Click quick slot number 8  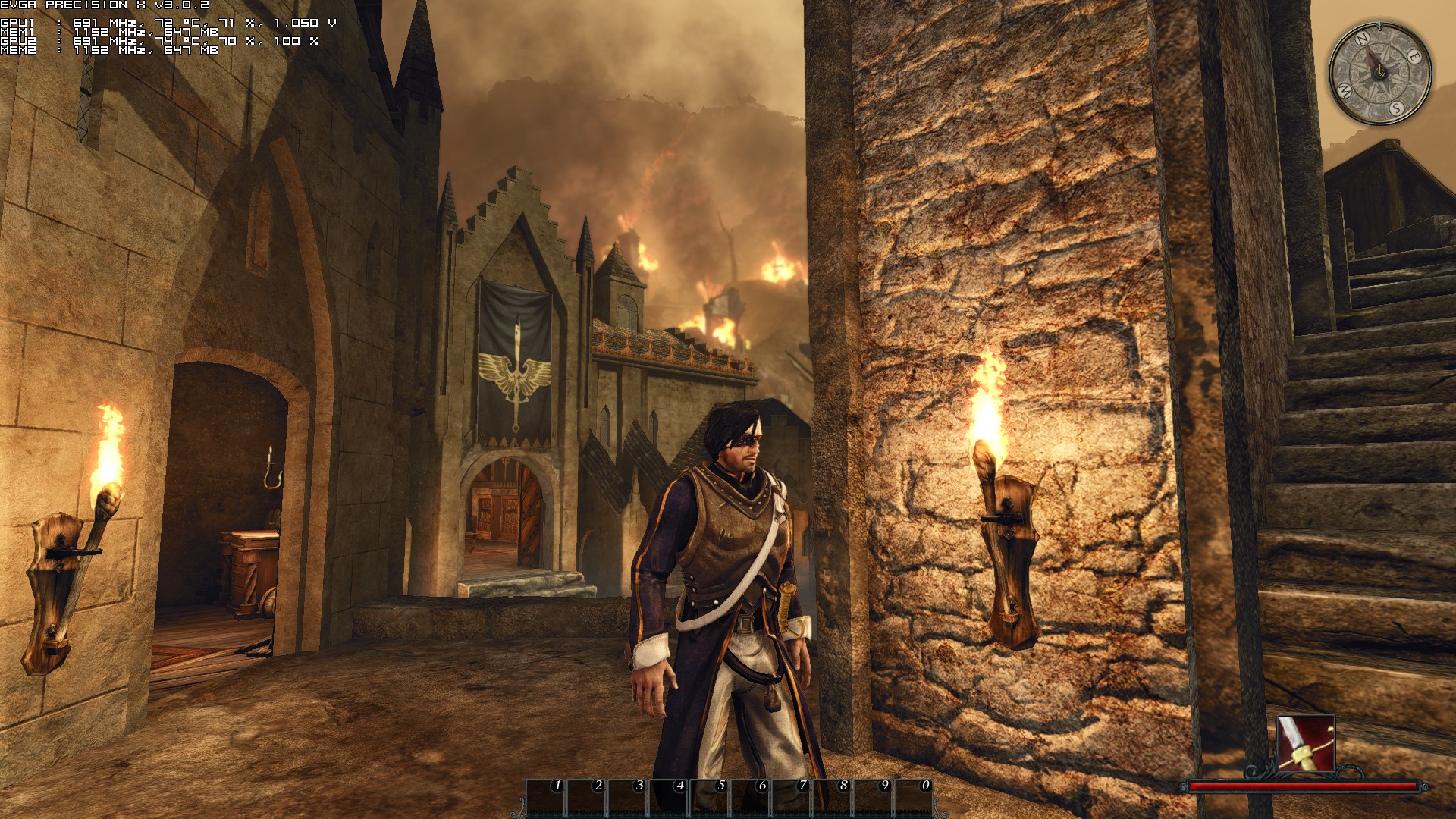[833, 799]
